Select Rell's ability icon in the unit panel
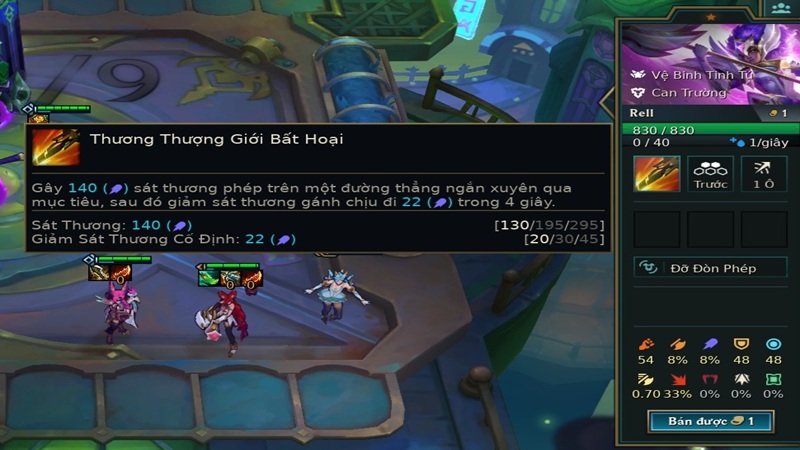 pos(657,174)
